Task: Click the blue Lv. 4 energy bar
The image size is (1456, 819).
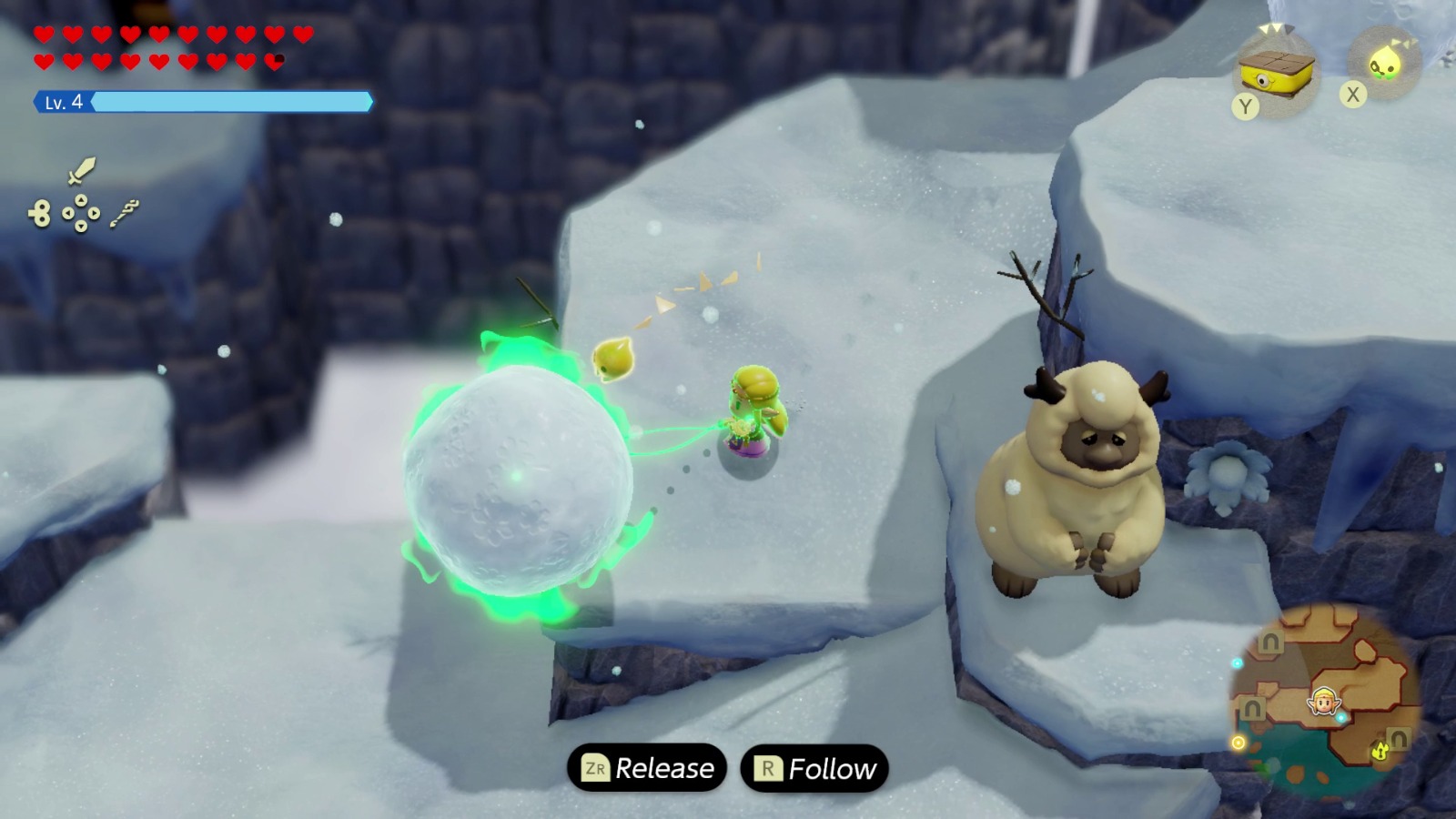Action: tap(227, 102)
